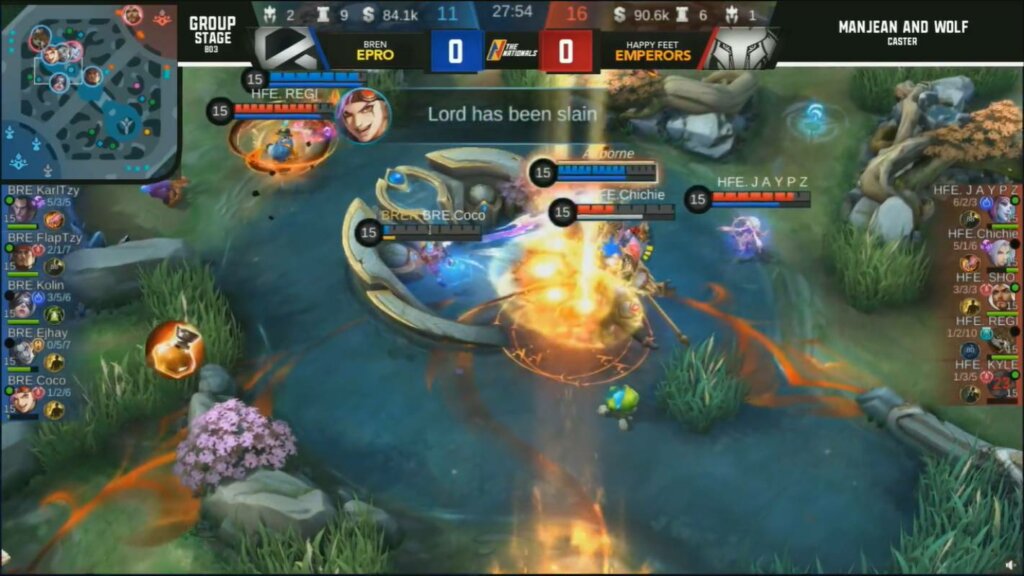This screenshot has width=1024, height=576.
Task: Click The Nationals tournament logo
Action: [x=510, y=49]
